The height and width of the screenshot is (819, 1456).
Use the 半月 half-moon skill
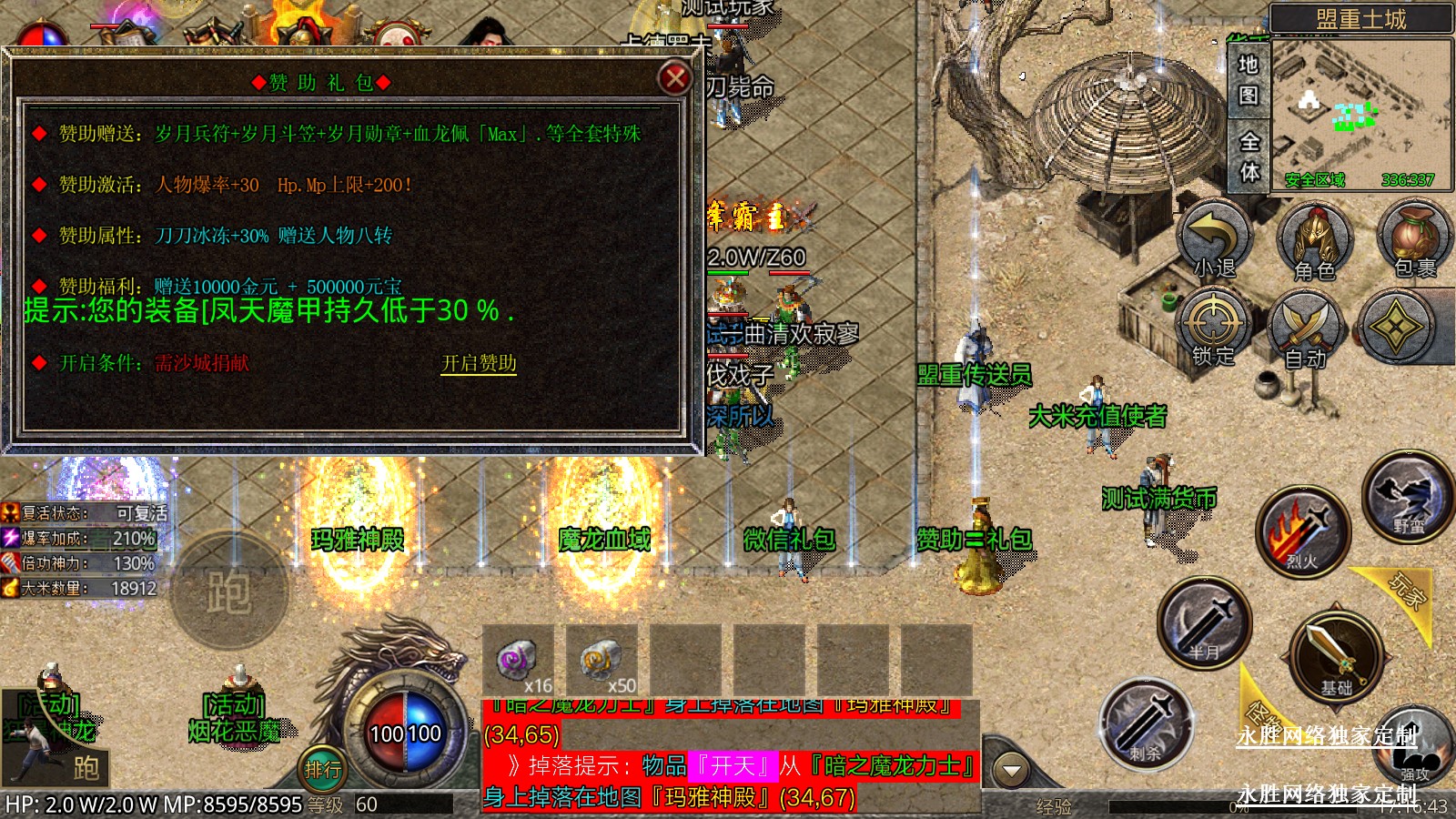tap(1204, 623)
